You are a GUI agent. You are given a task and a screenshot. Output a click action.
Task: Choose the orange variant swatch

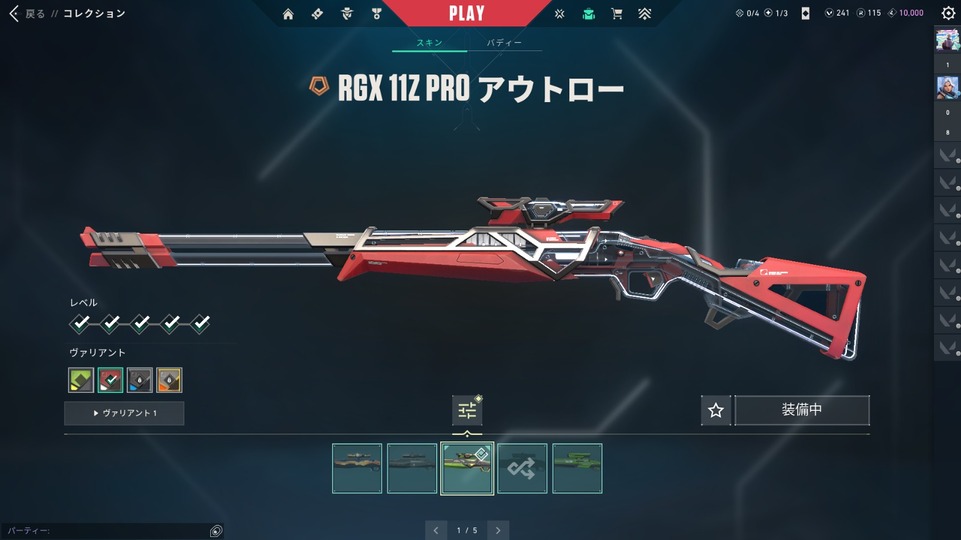pyautogui.click(x=170, y=380)
